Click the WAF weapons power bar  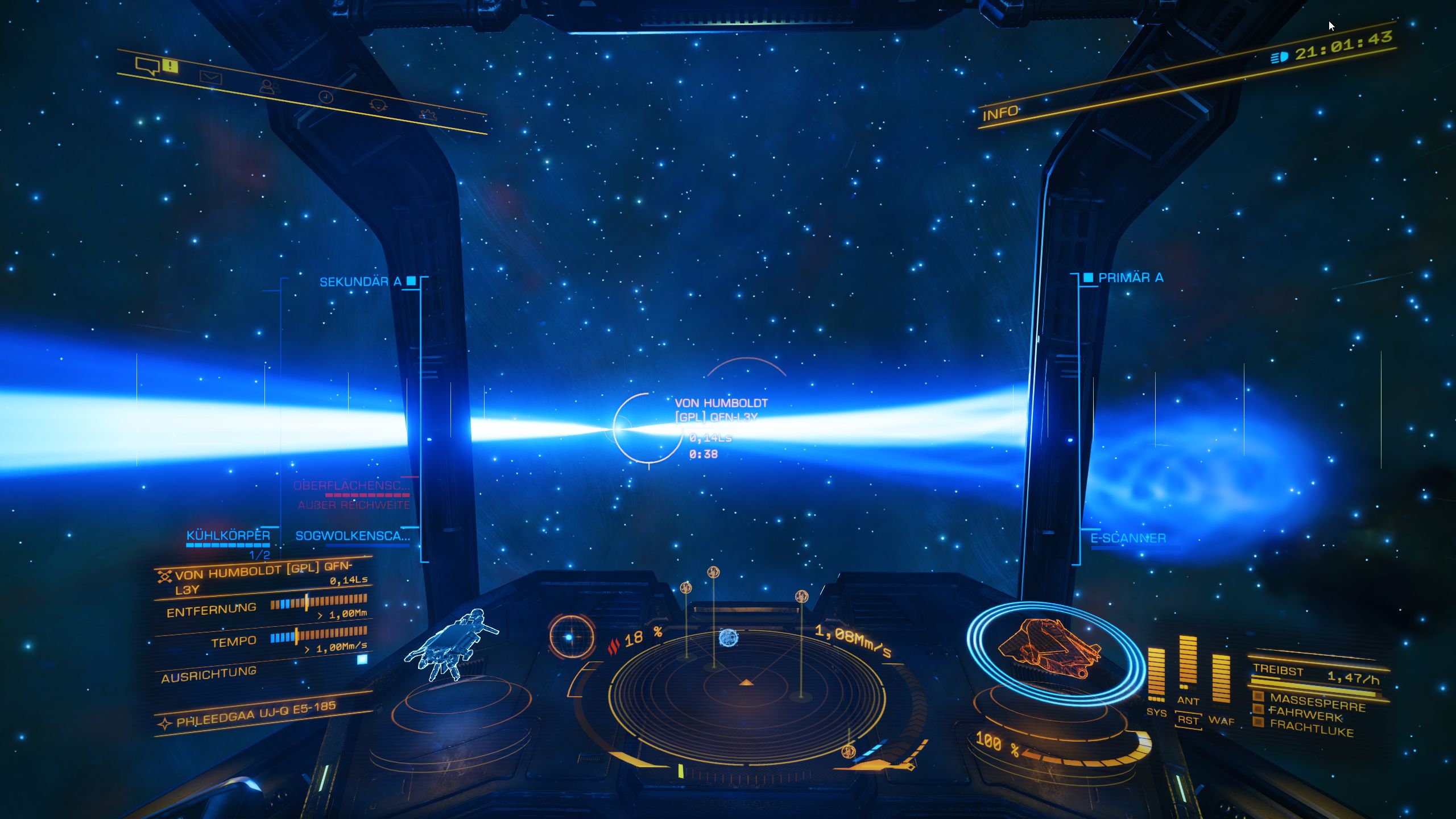pyautogui.click(x=1221, y=680)
